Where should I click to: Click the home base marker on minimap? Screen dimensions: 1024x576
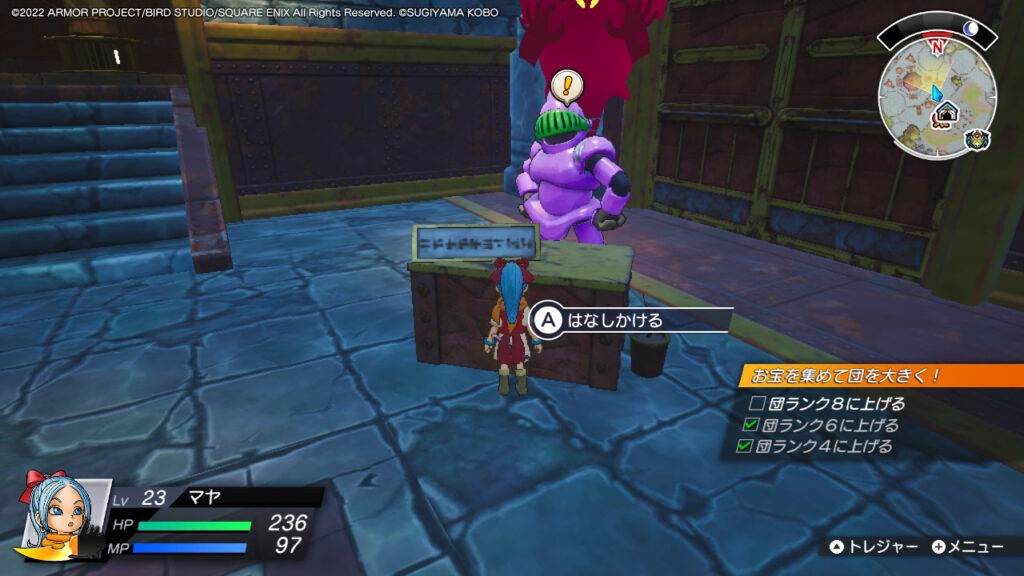(x=946, y=112)
